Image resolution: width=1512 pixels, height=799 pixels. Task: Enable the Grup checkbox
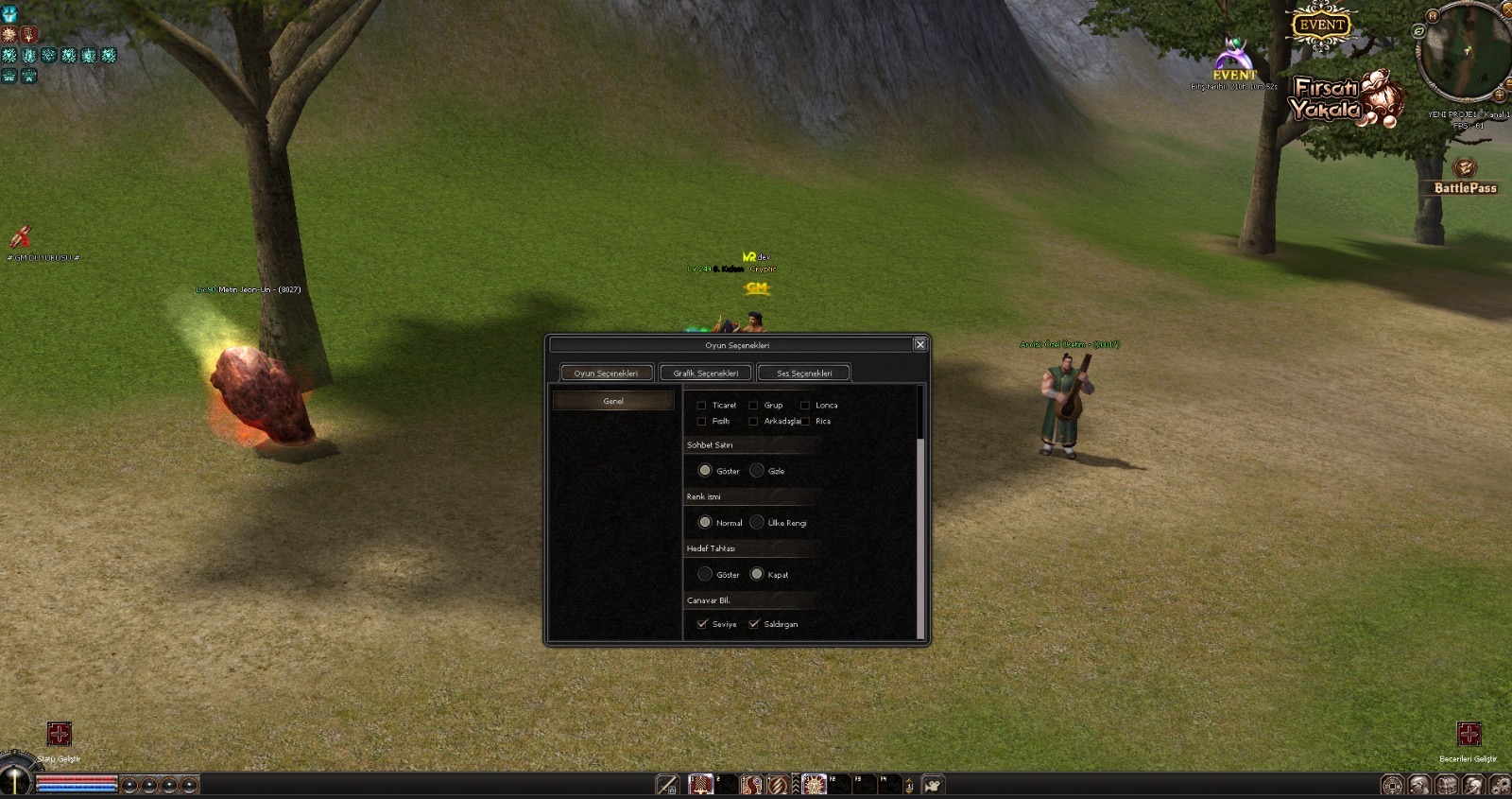pyautogui.click(x=753, y=406)
